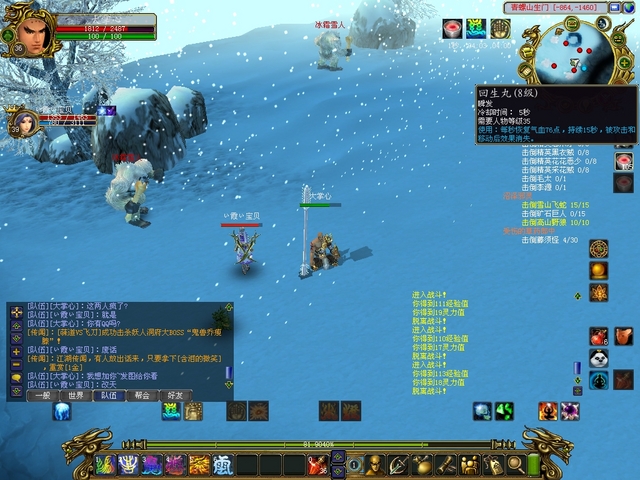The image size is (640, 480).
Task: Click the magnifying glass menu button
Action: click(x=516, y=464)
